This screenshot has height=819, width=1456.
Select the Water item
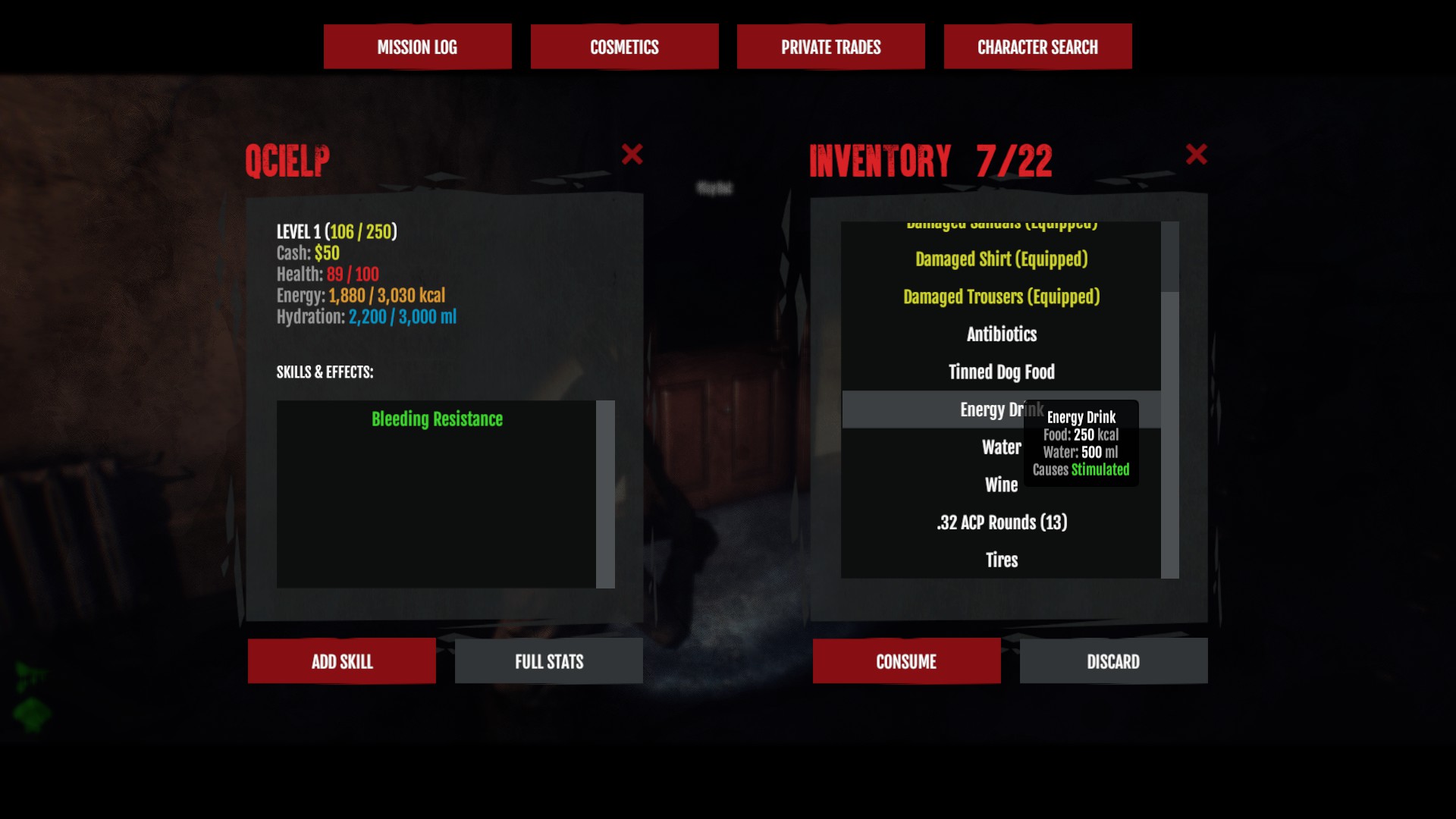[999, 447]
